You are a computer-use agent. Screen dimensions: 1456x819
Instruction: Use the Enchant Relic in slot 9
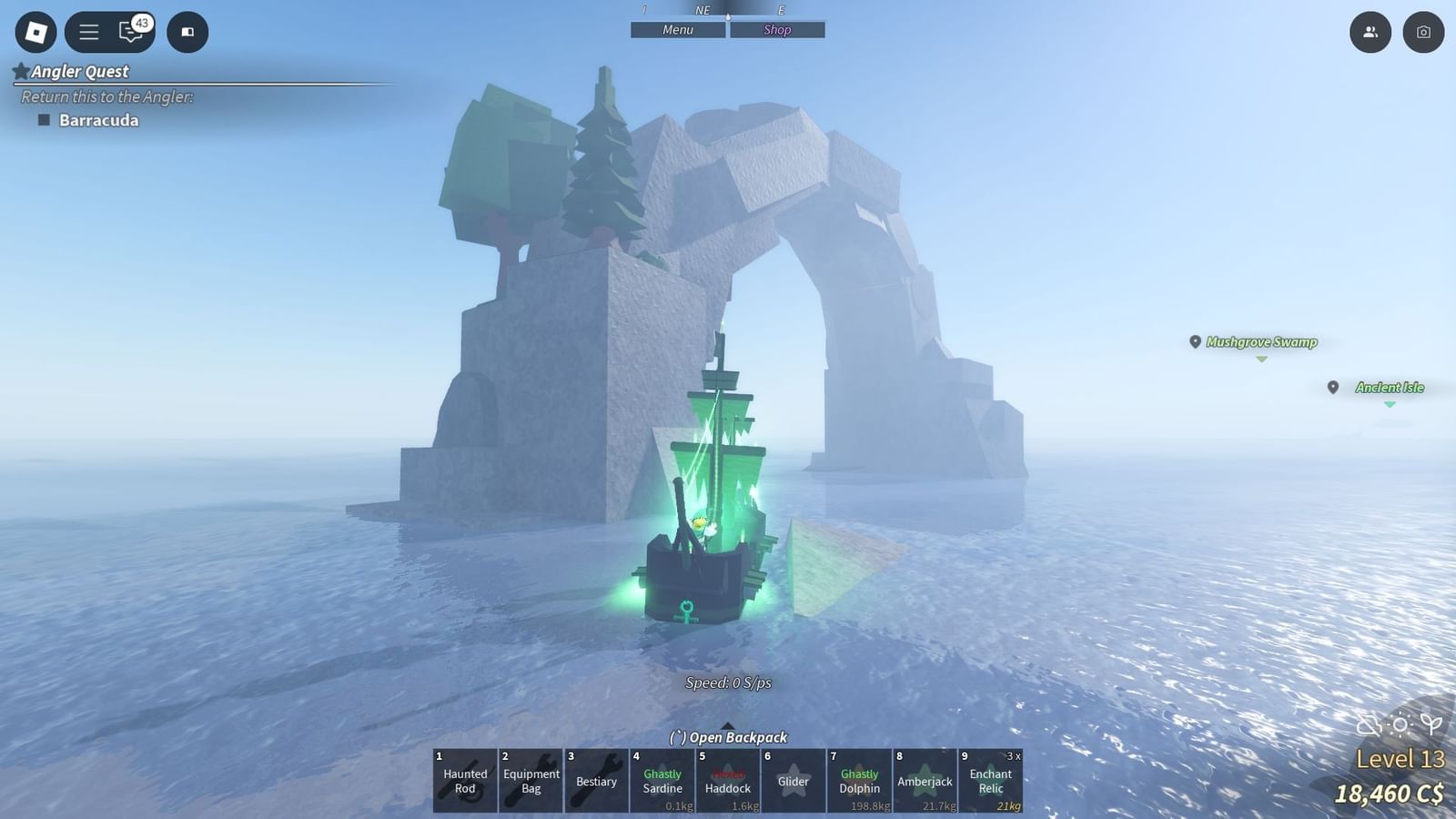pos(991,781)
